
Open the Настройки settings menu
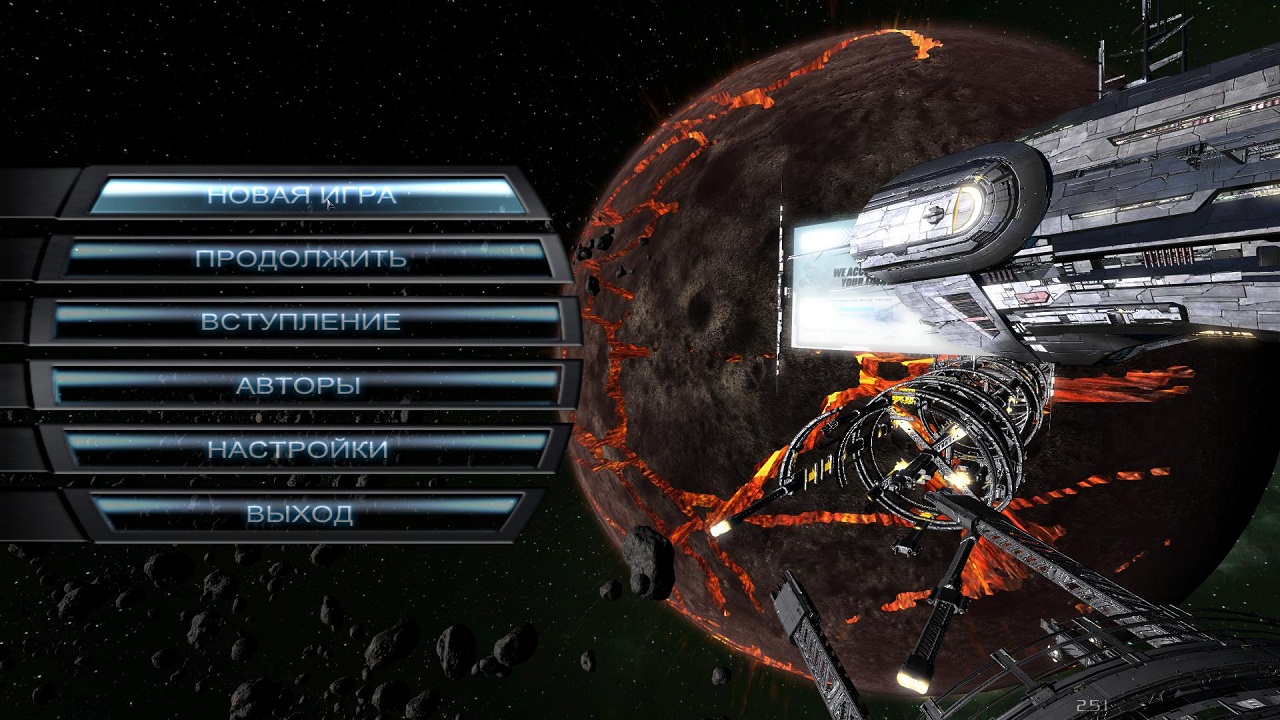298,450
